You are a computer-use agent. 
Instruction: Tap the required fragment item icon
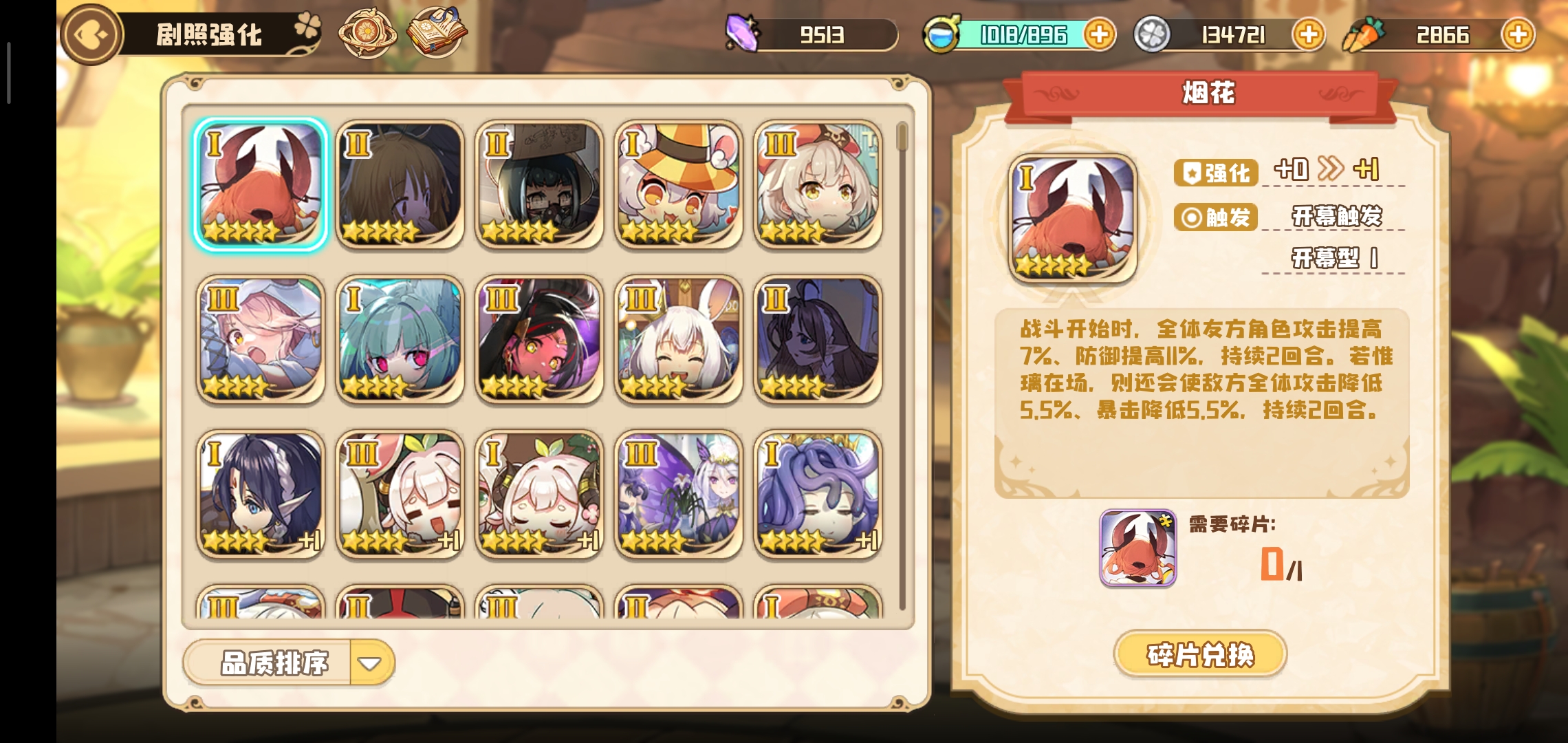(x=1137, y=548)
